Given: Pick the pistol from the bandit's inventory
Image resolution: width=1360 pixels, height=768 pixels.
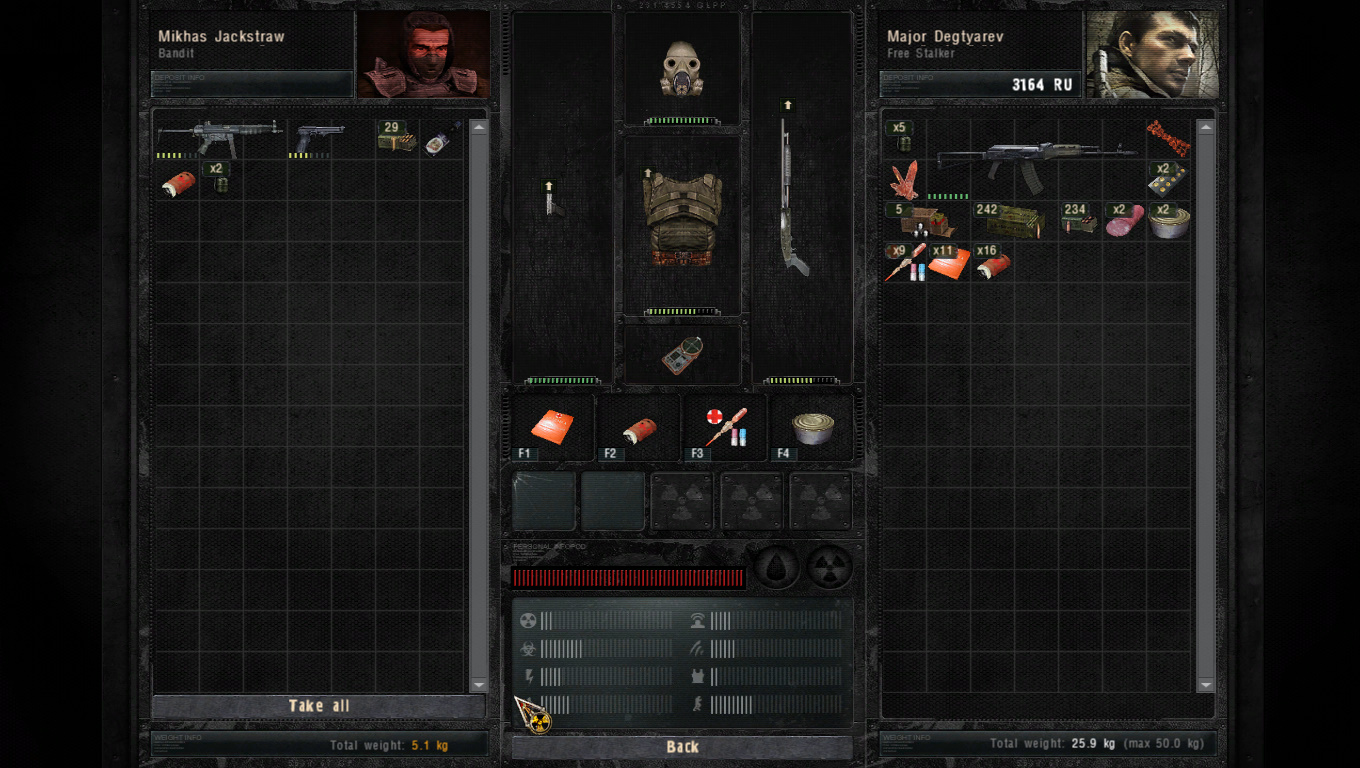Looking at the screenshot, I should [x=319, y=137].
